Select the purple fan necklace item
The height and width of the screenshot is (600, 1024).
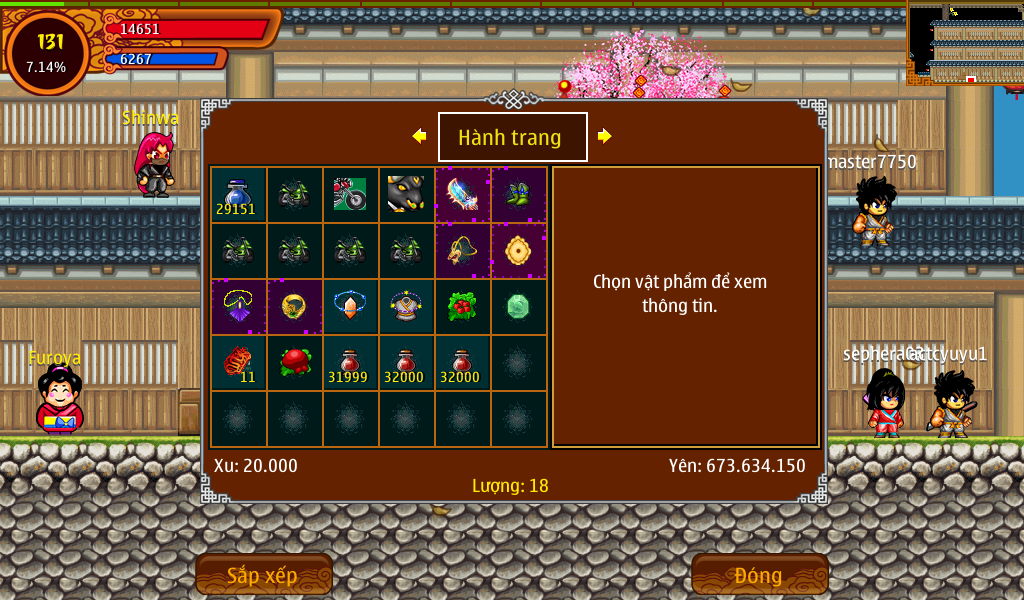(x=238, y=307)
